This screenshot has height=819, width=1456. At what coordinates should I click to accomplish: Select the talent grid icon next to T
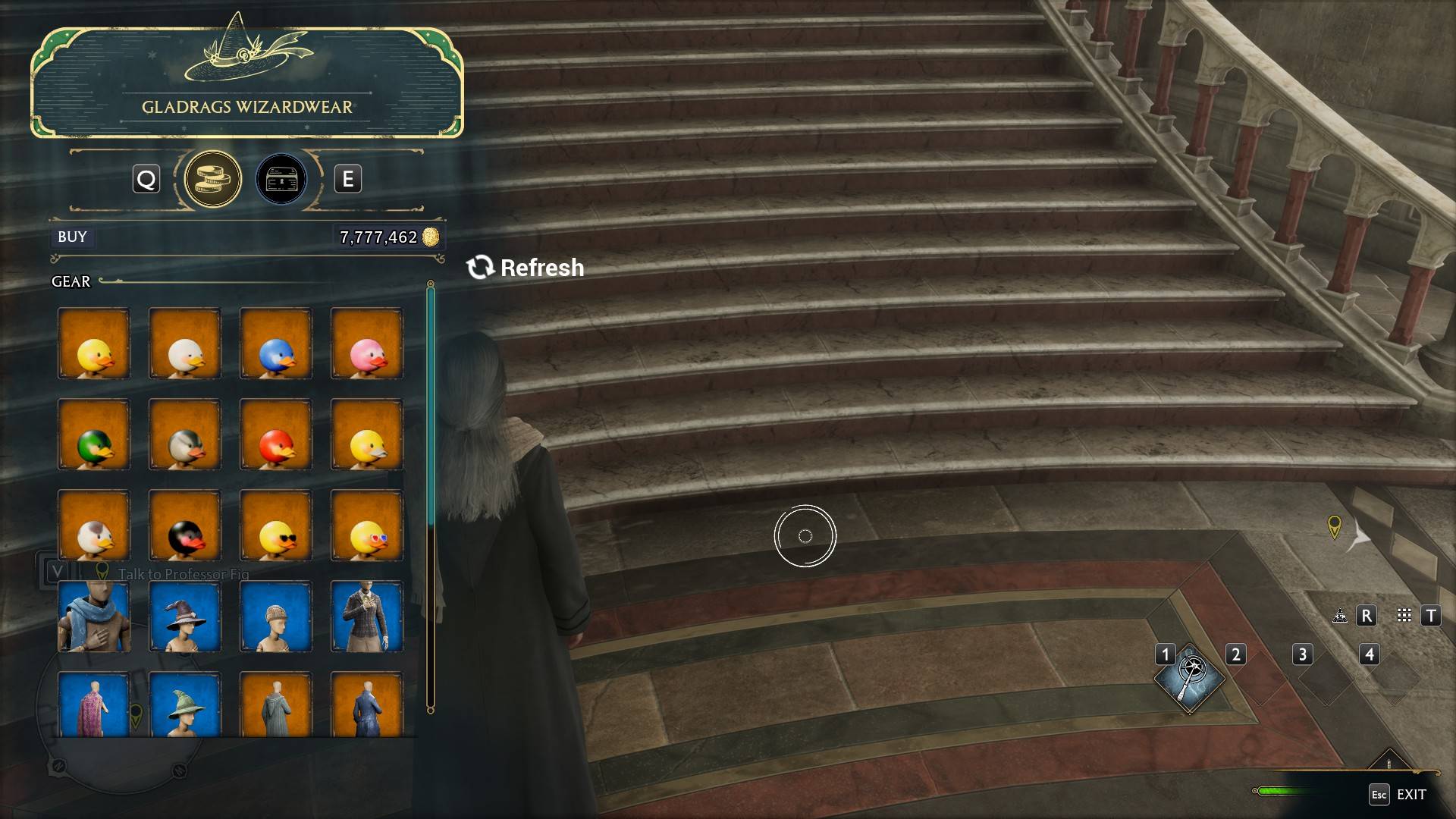pos(1404,617)
